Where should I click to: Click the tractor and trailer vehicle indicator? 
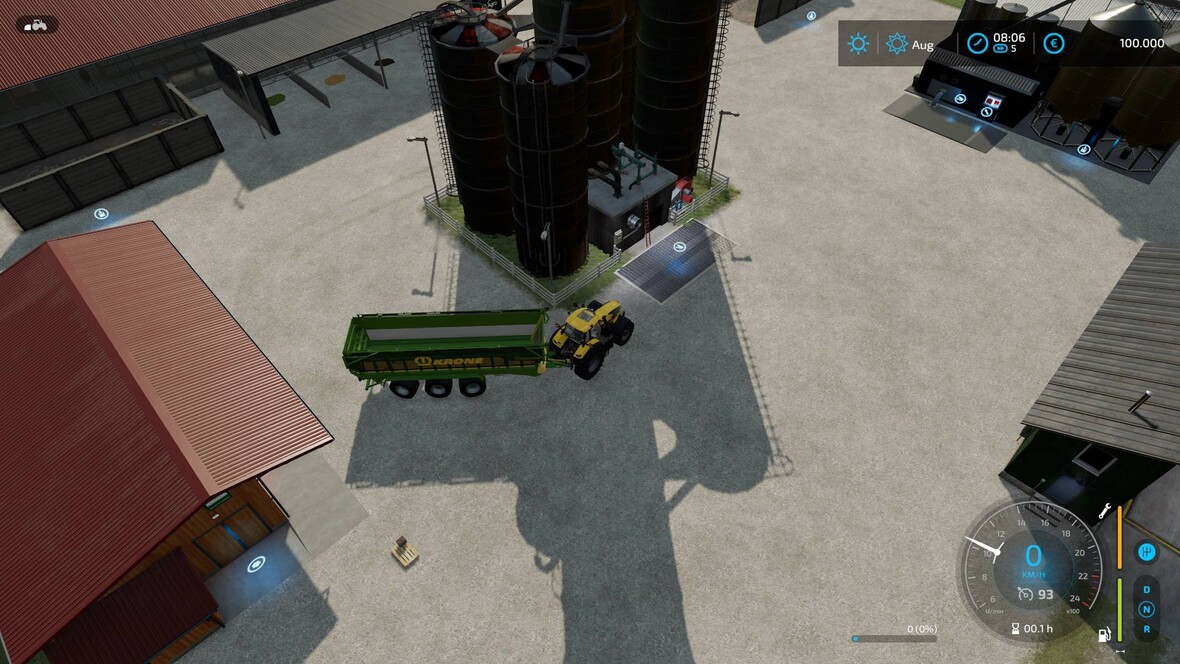[36, 25]
